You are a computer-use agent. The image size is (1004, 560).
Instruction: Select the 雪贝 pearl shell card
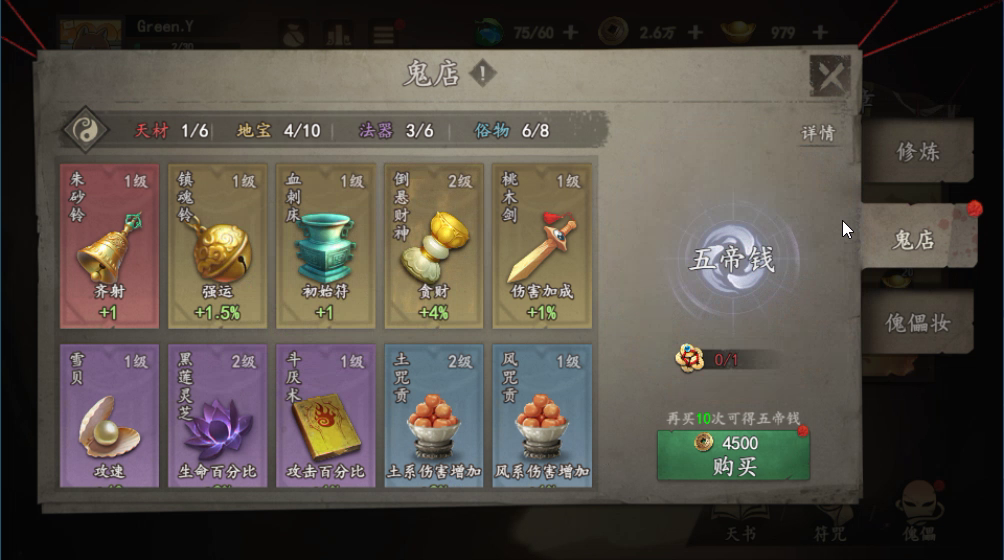click(x=109, y=416)
